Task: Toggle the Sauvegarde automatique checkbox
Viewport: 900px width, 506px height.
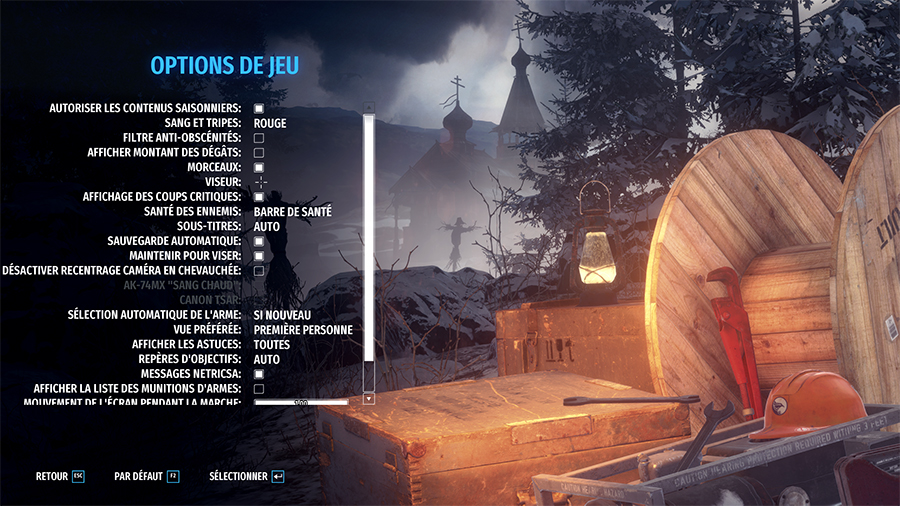Action: point(258,241)
